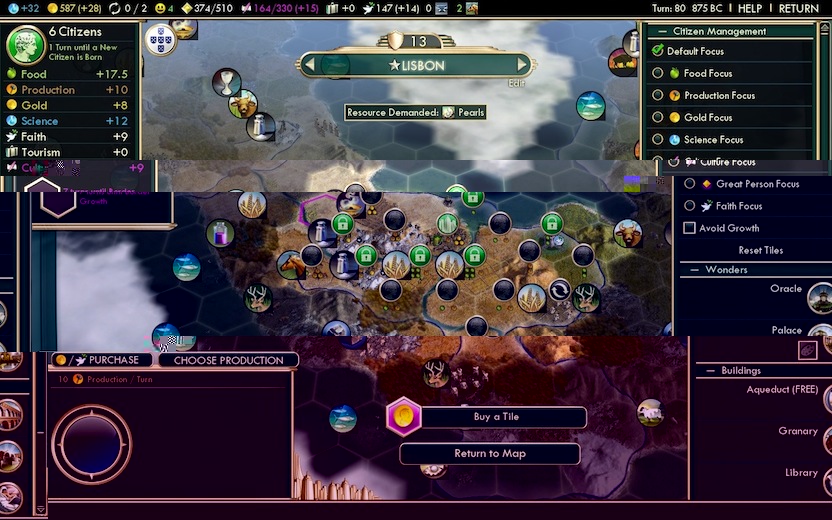Click Return to Map
The width and height of the screenshot is (832, 520).
490,454
